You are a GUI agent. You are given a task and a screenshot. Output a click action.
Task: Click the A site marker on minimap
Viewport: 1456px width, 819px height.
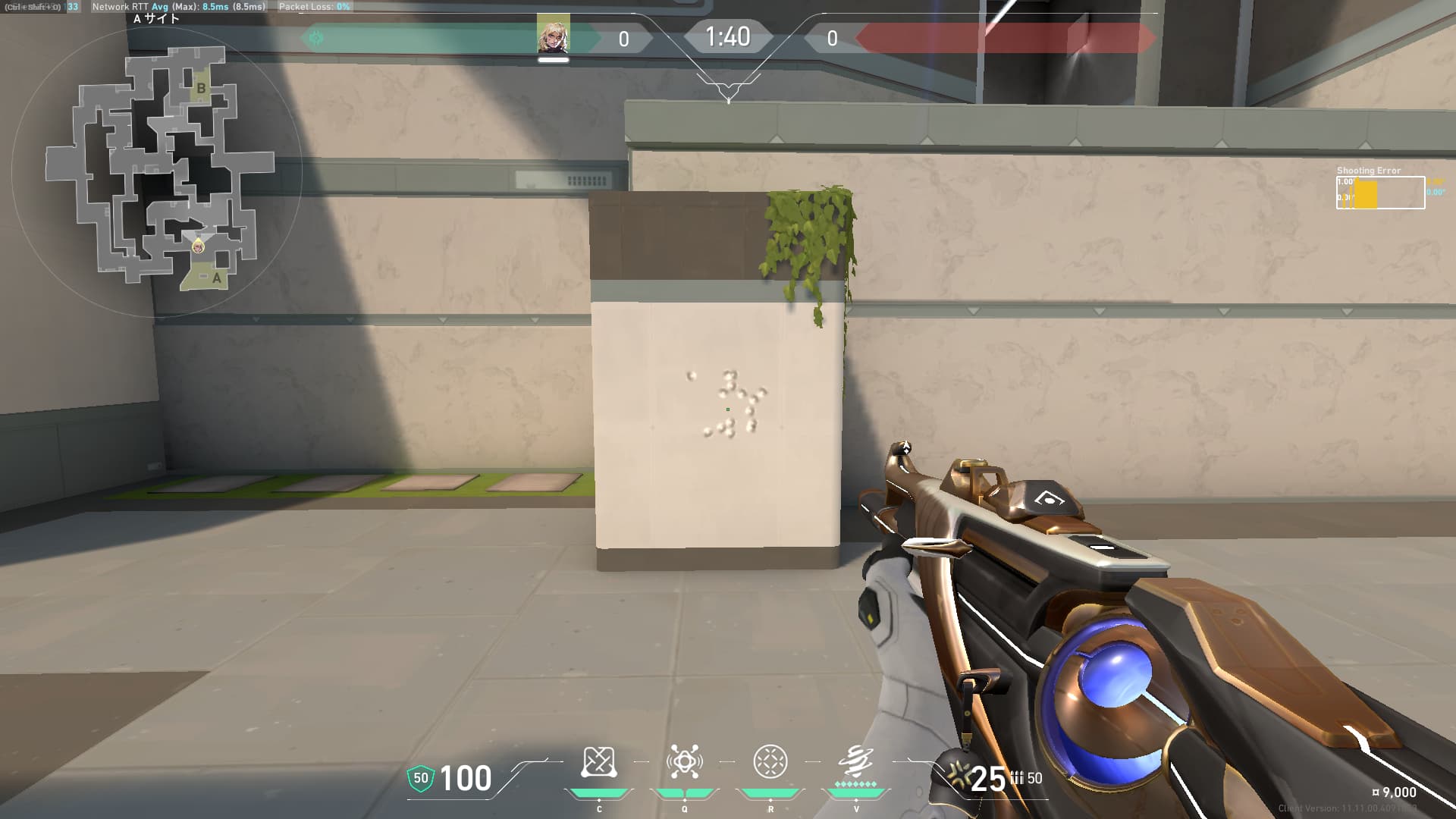(216, 278)
